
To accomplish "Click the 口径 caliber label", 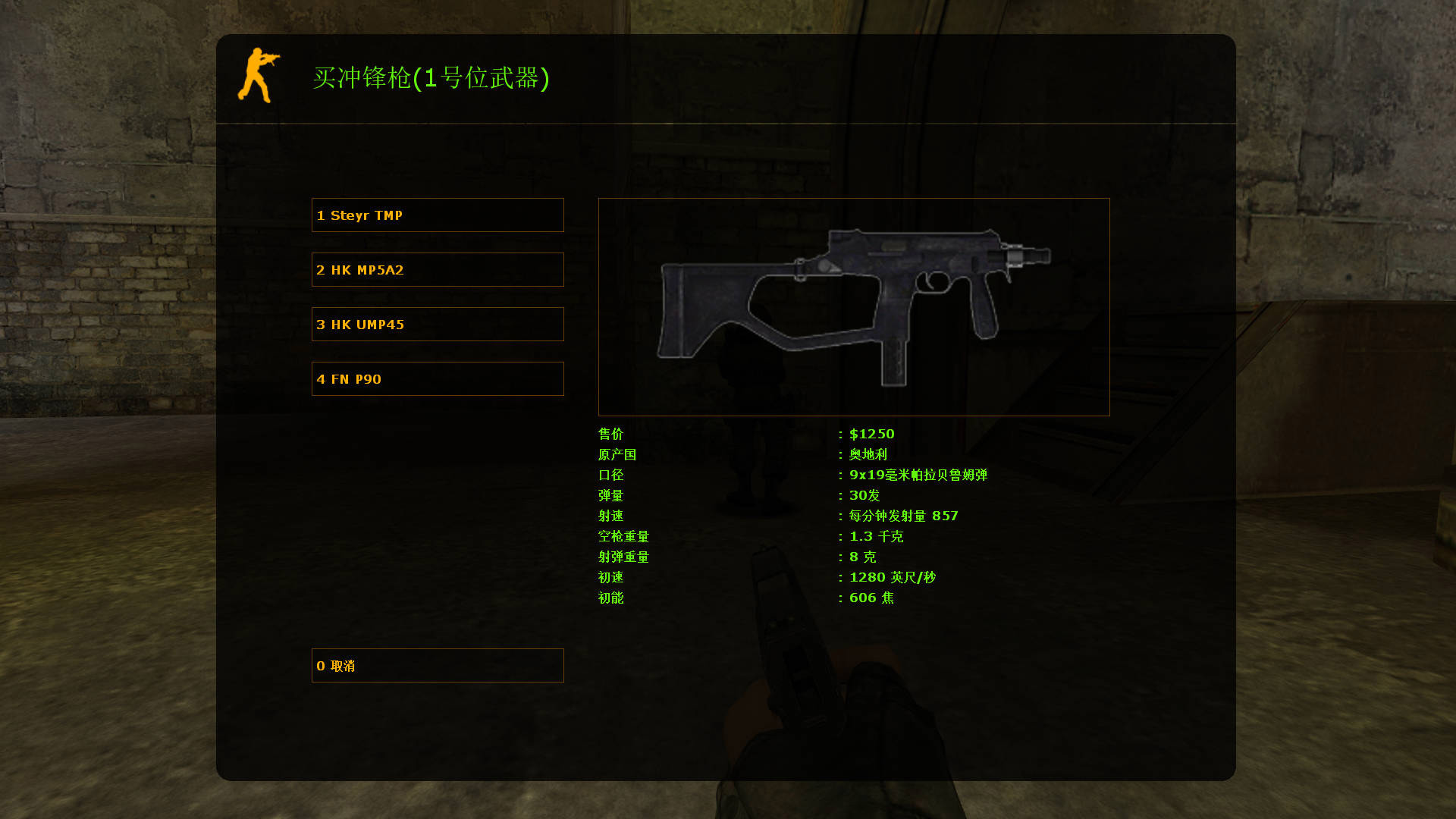I will click(610, 475).
